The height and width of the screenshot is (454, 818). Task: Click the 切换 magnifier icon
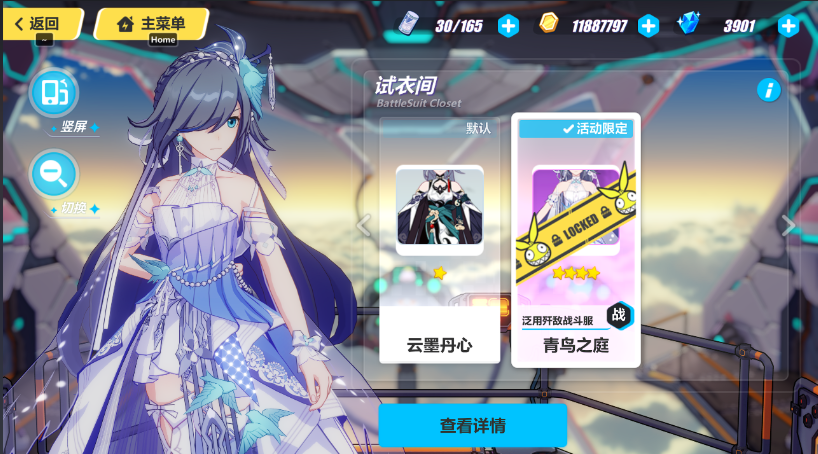[54, 174]
